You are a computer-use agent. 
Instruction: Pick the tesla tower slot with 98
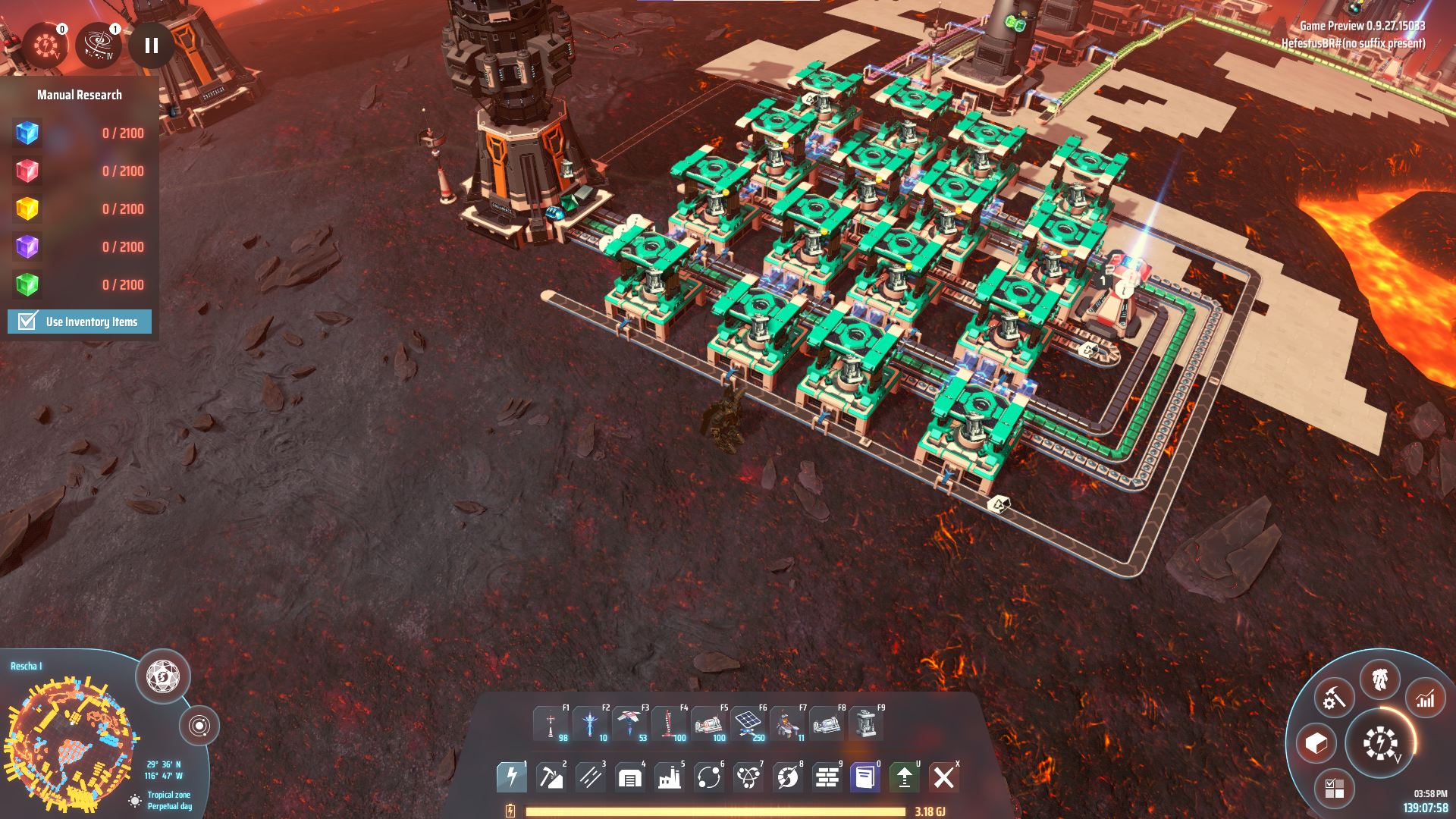click(551, 723)
